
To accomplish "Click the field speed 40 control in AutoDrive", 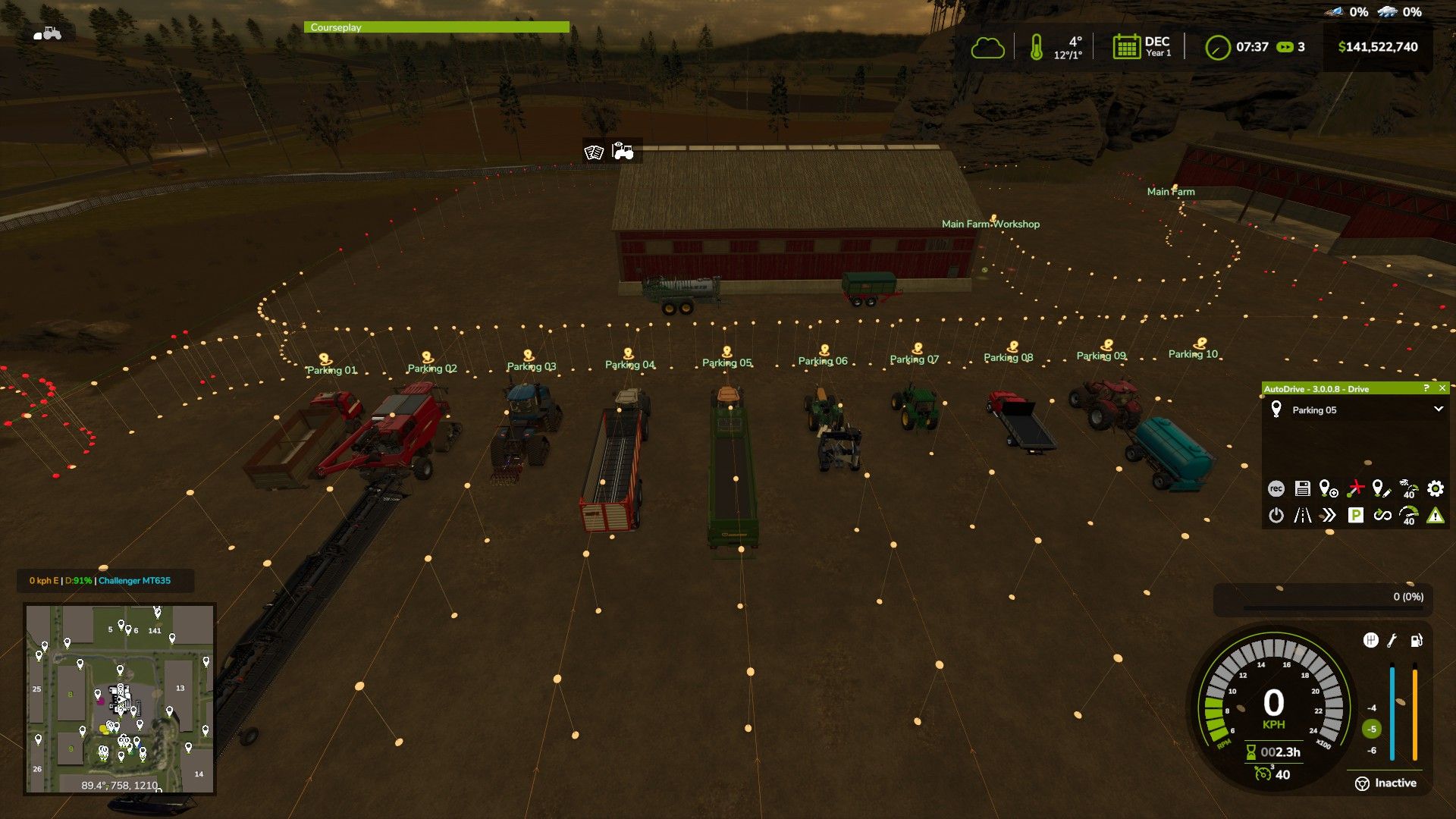I will pos(1407,489).
